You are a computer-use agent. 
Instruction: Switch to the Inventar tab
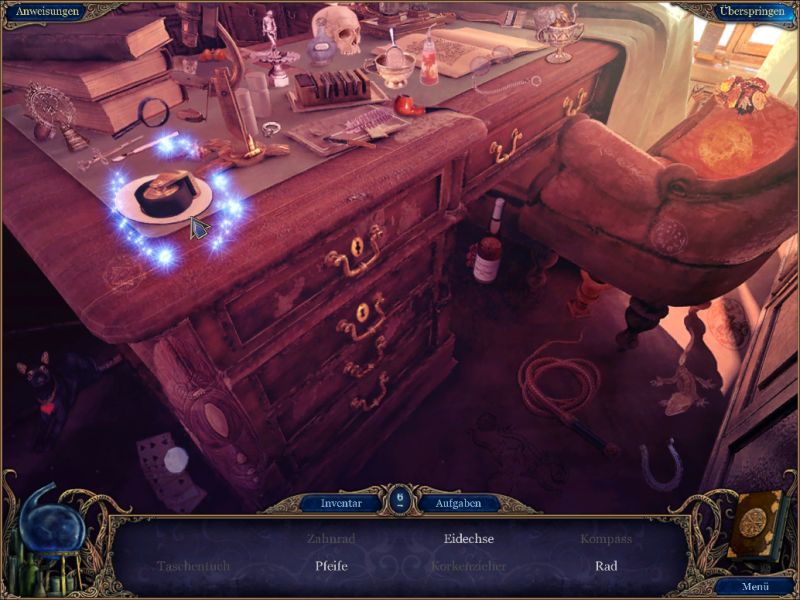(x=341, y=503)
